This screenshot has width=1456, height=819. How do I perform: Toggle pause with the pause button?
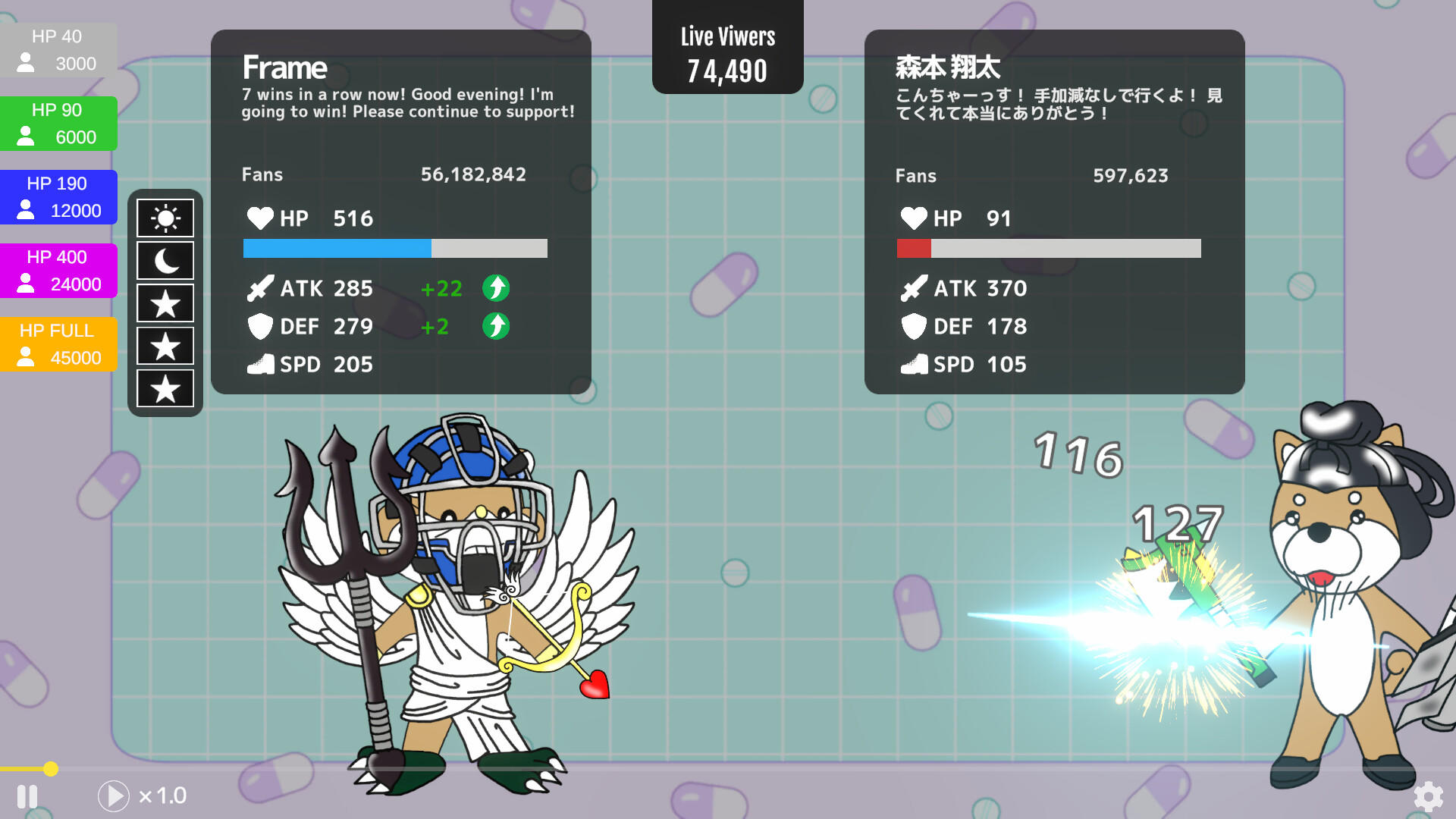point(28,796)
